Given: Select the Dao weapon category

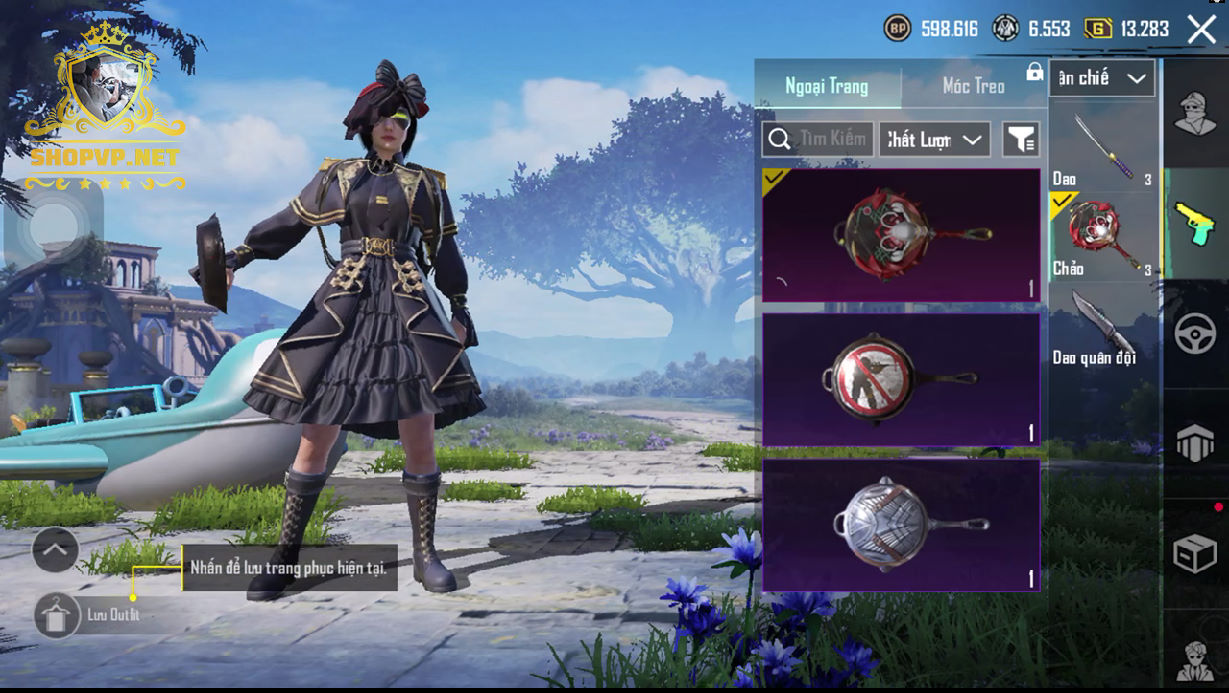Looking at the screenshot, I should click(x=1103, y=150).
